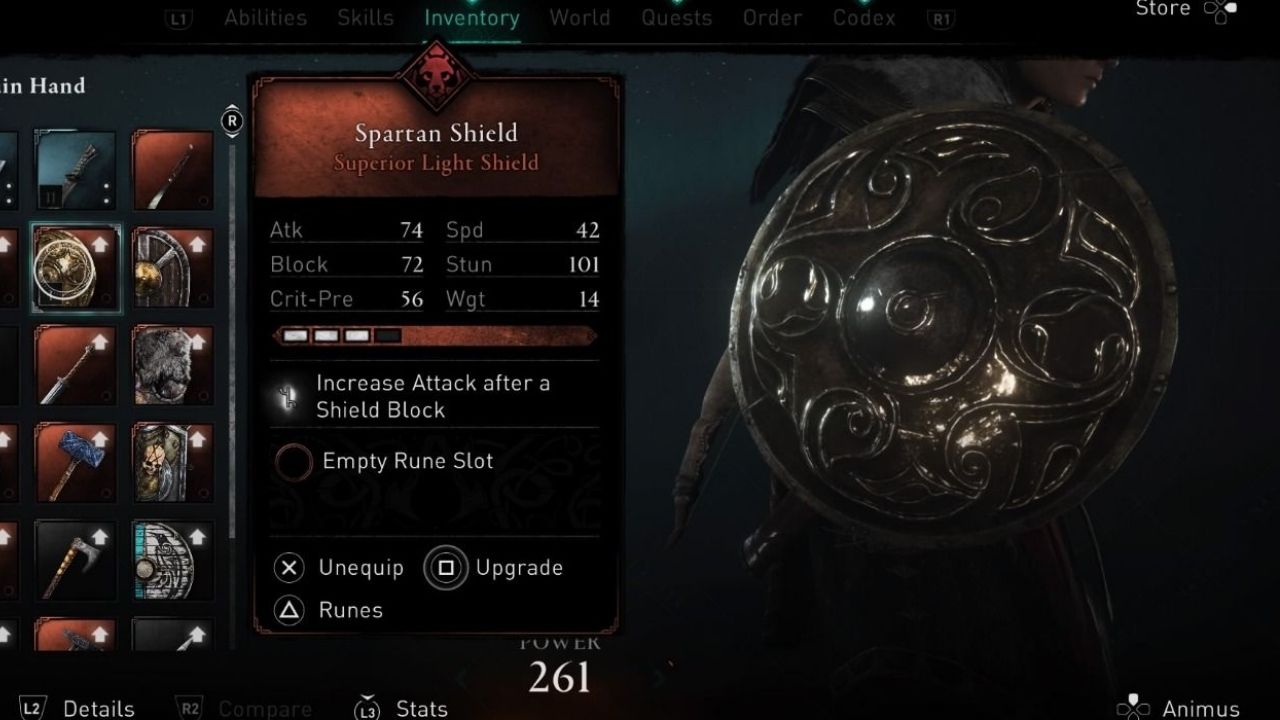Switch to the World tab
This screenshot has width=1280, height=720.
580,17
